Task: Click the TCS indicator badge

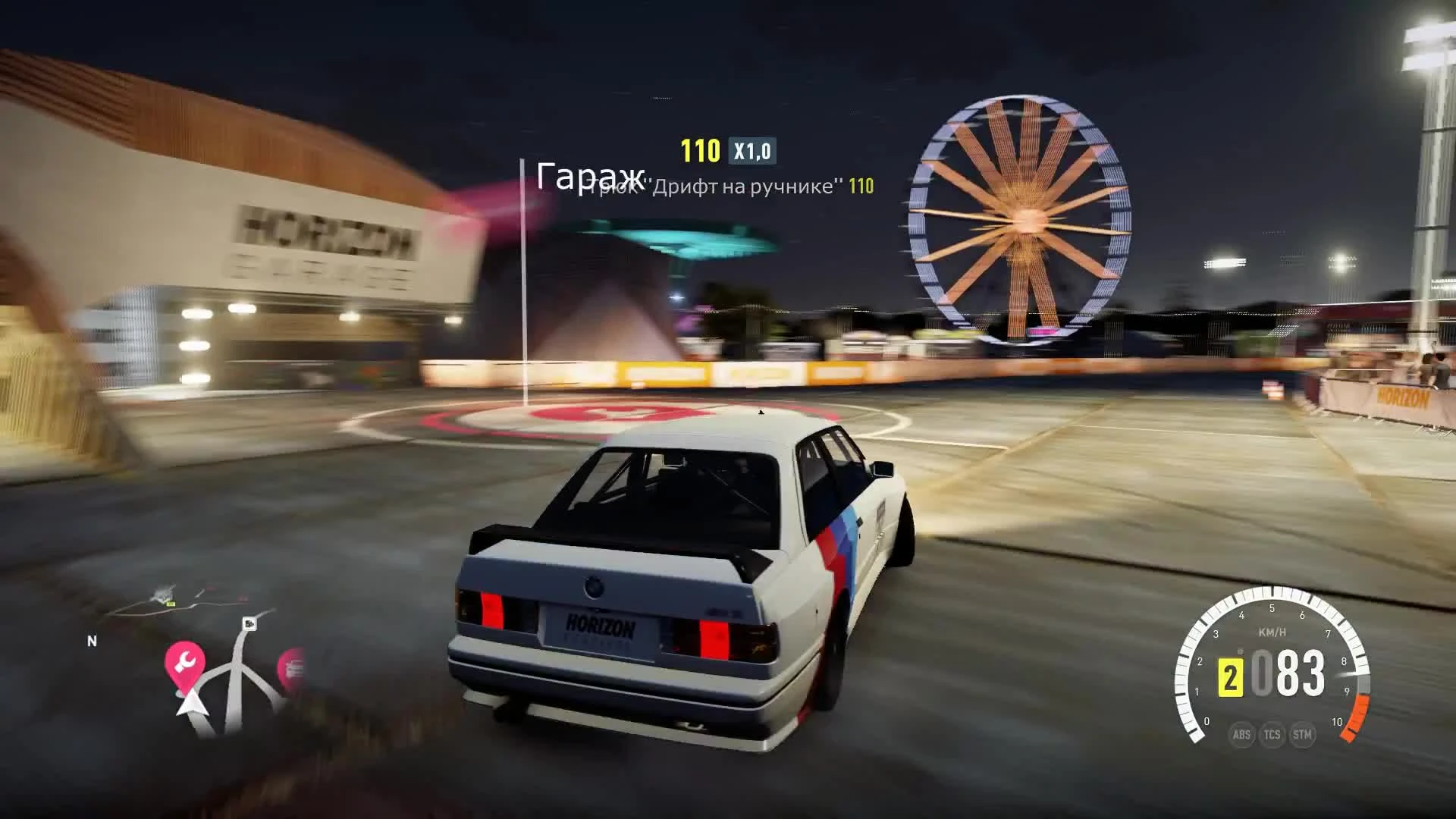Action: (x=1272, y=735)
